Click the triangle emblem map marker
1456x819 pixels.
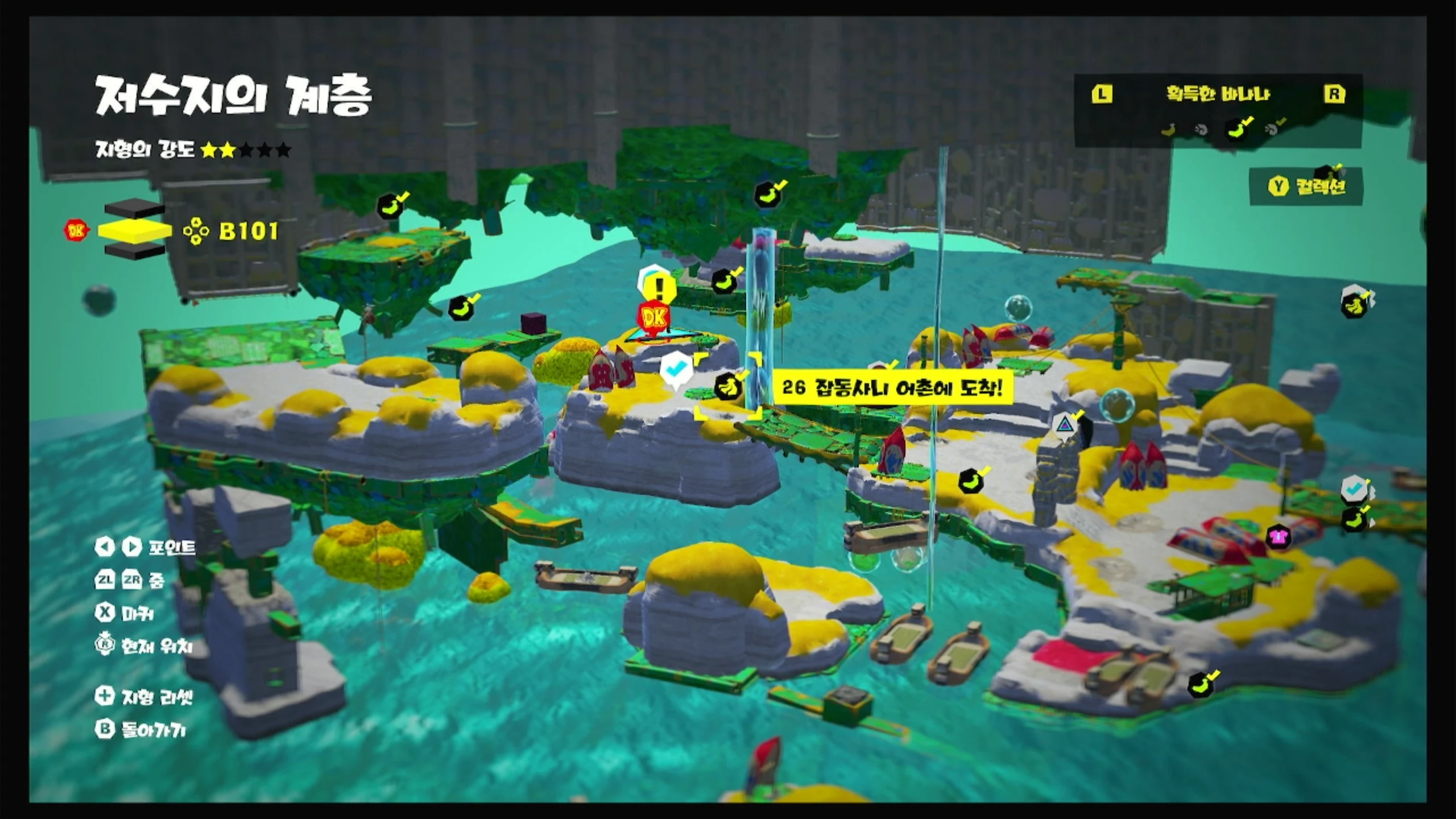coord(1063,425)
